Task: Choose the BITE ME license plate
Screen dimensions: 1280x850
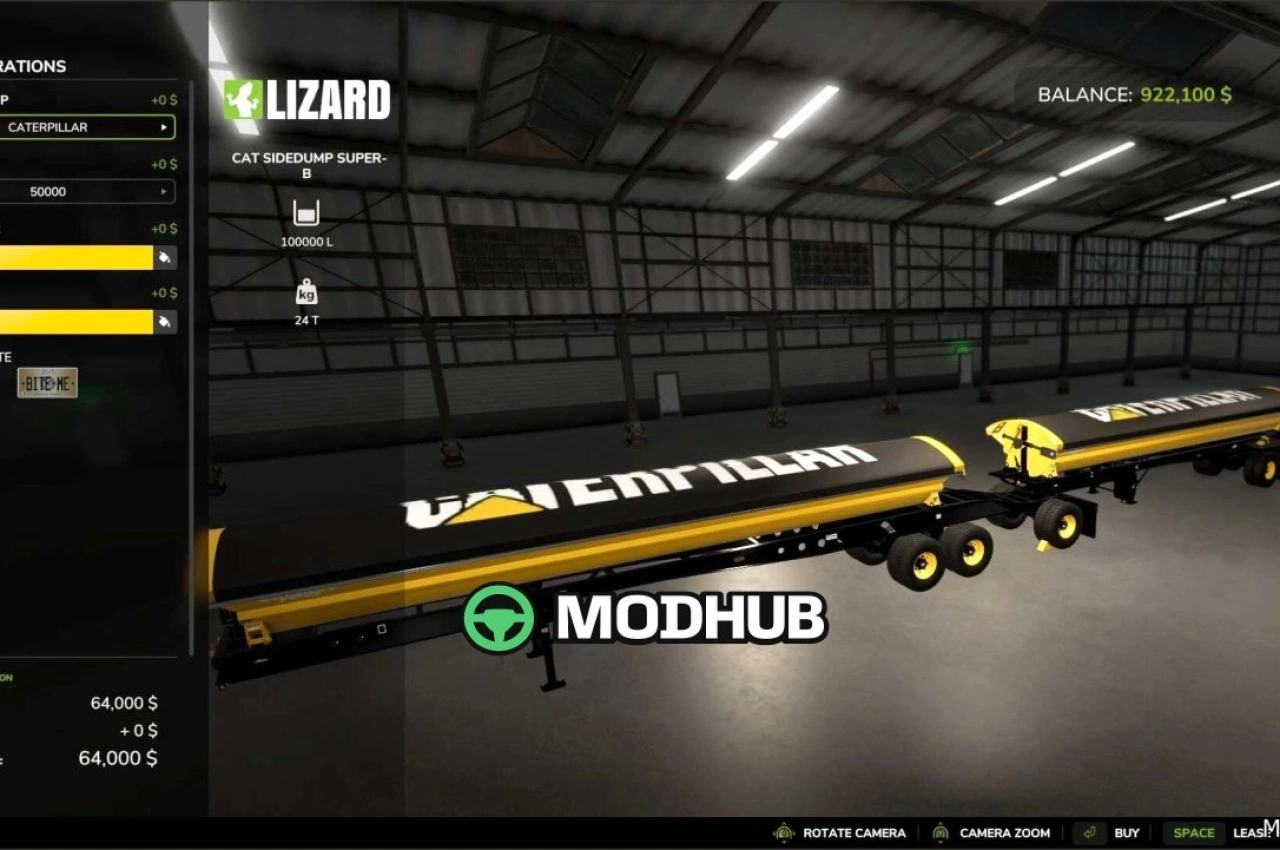Action: pos(47,382)
